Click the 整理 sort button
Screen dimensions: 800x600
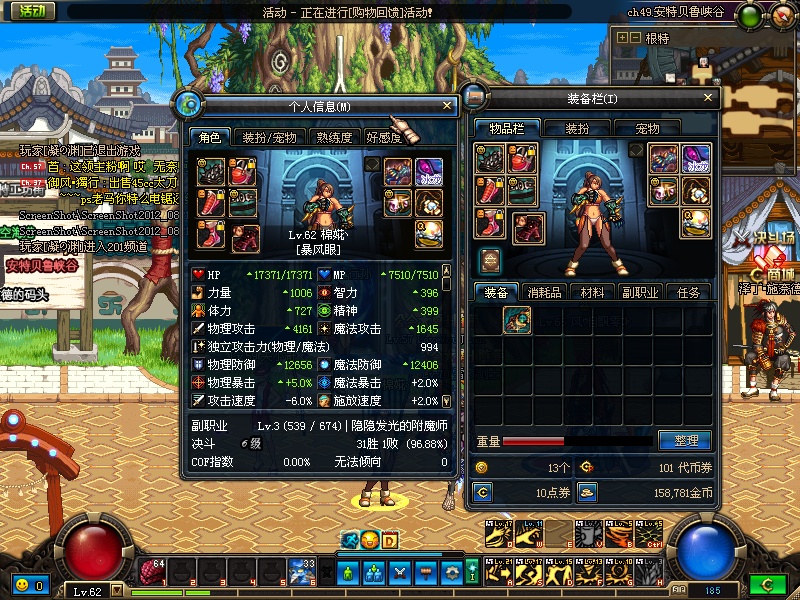click(x=685, y=440)
